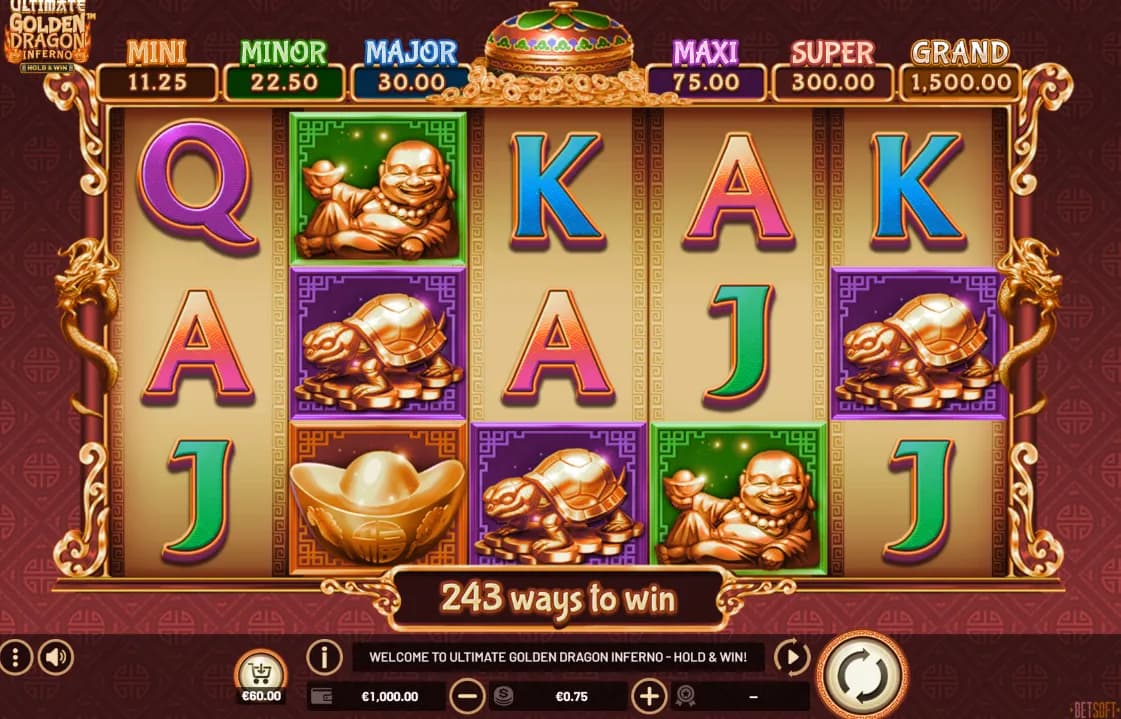Open the info paytable button

click(324, 657)
